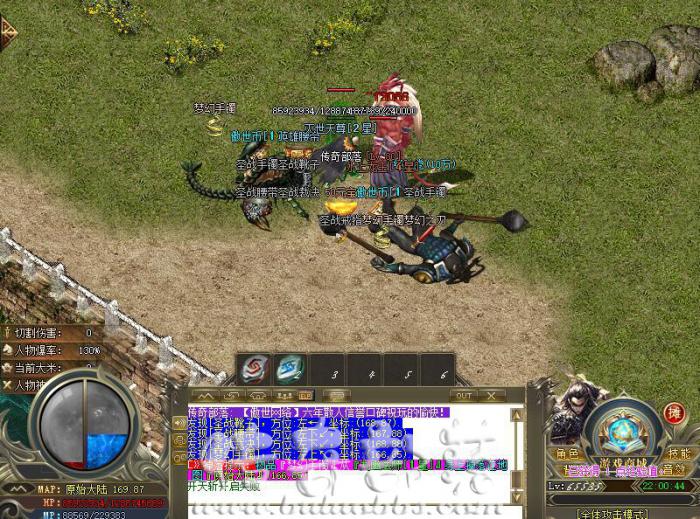The width and height of the screenshot is (700, 519).
Task: Click the red 摊 stall button
Action: (x=674, y=412)
